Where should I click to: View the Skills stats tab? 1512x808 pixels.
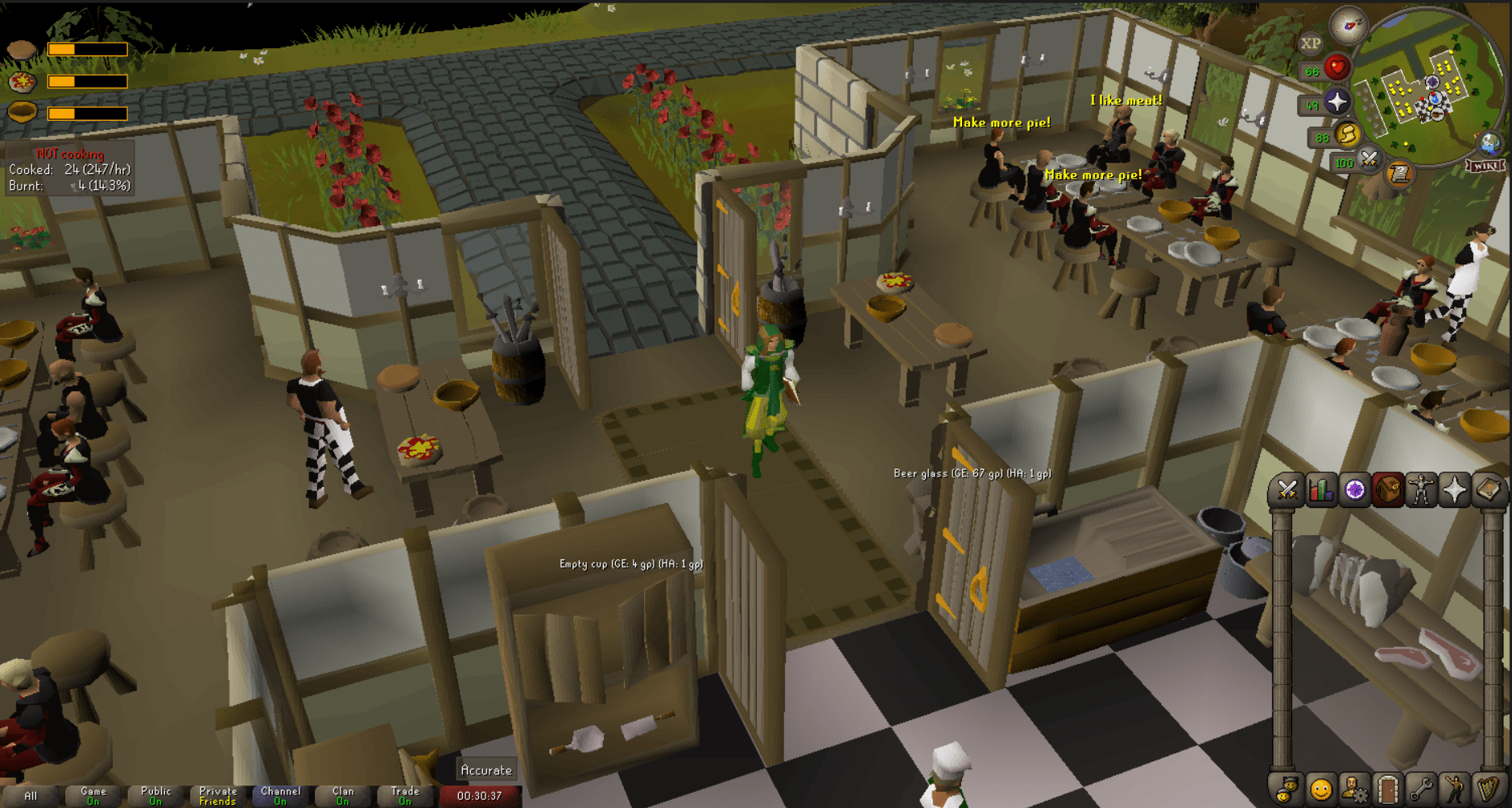click(1321, 489)
